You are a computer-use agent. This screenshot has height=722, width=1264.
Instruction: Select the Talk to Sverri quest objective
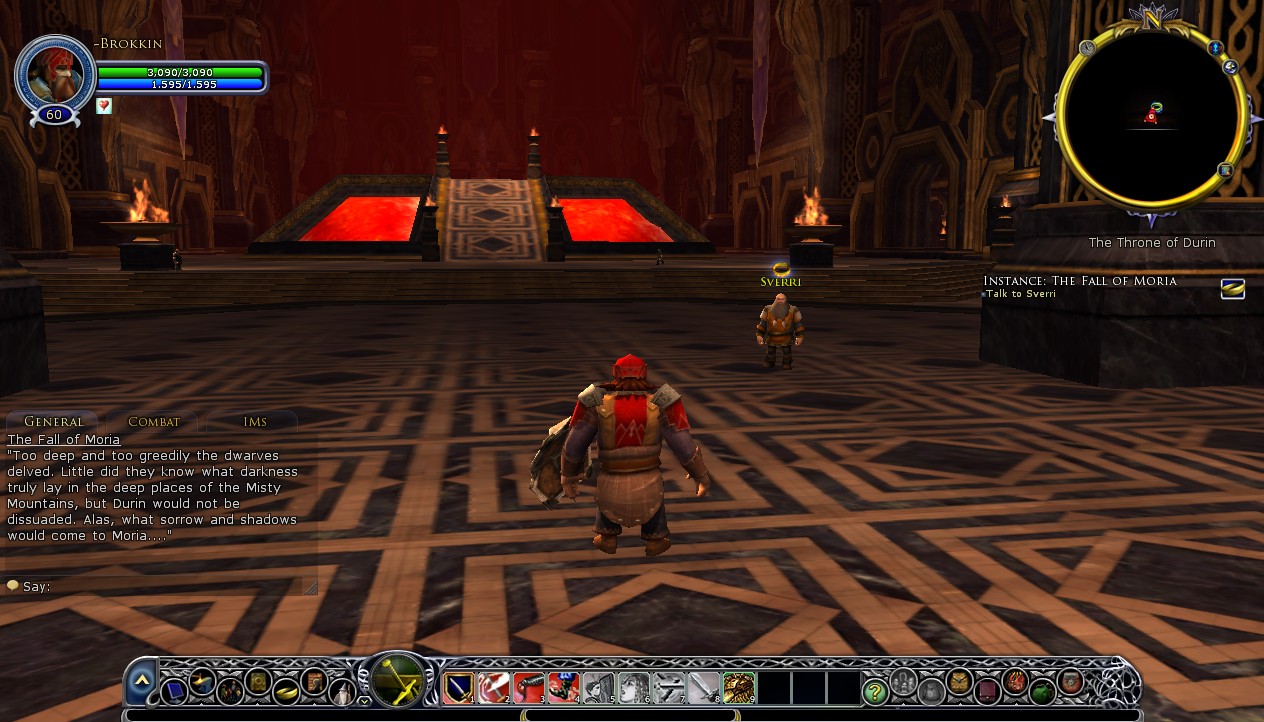point(1021,294)
